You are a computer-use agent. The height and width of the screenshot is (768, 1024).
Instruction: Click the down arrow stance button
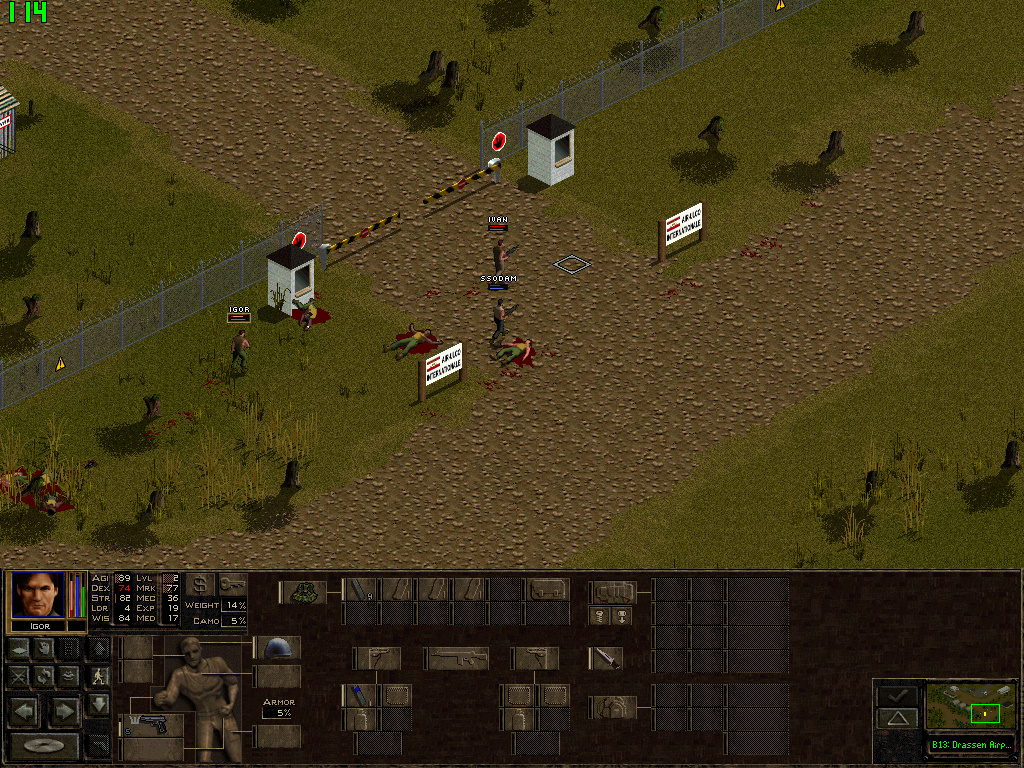pos(98,705)
